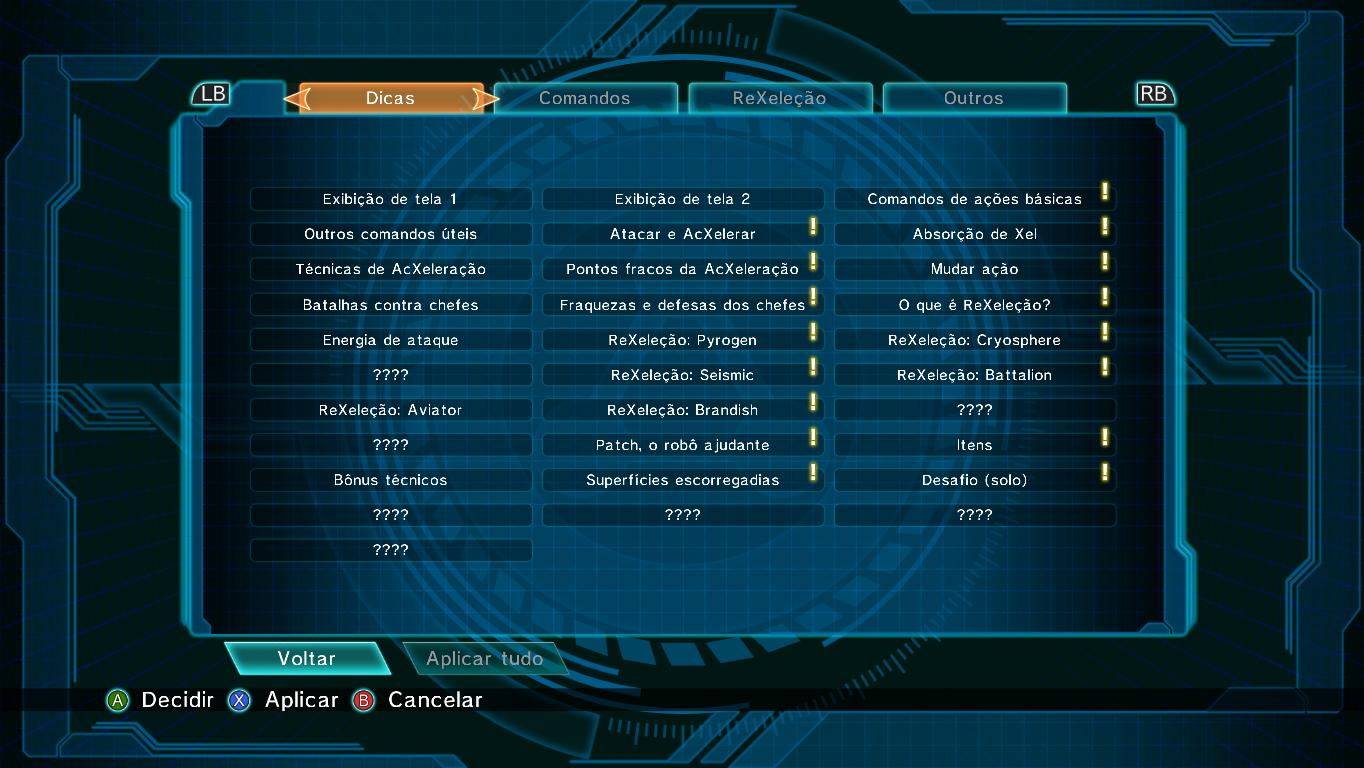Open the Bônus técnicos tip

click(391, 479)
